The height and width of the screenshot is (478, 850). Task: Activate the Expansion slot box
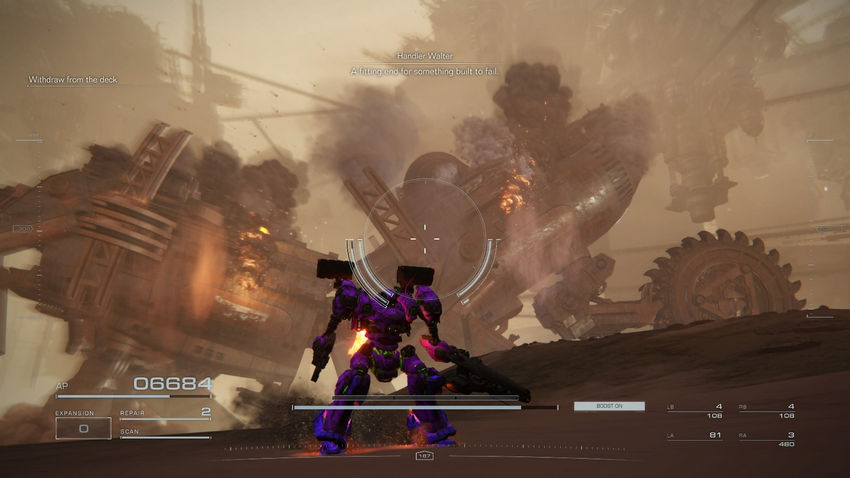pos(83,428)
